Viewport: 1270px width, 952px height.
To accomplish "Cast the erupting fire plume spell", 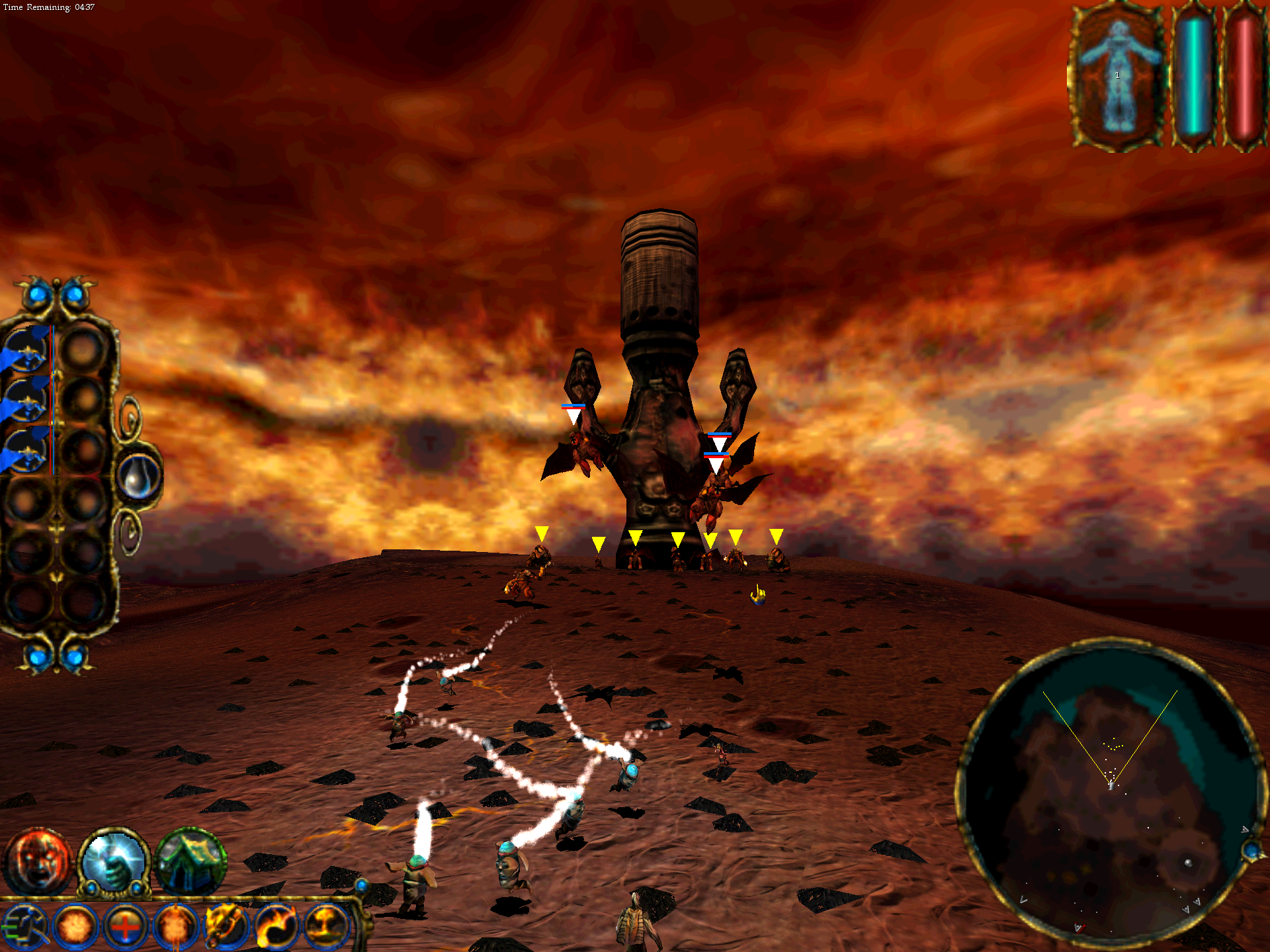I will tap(326, 927).
